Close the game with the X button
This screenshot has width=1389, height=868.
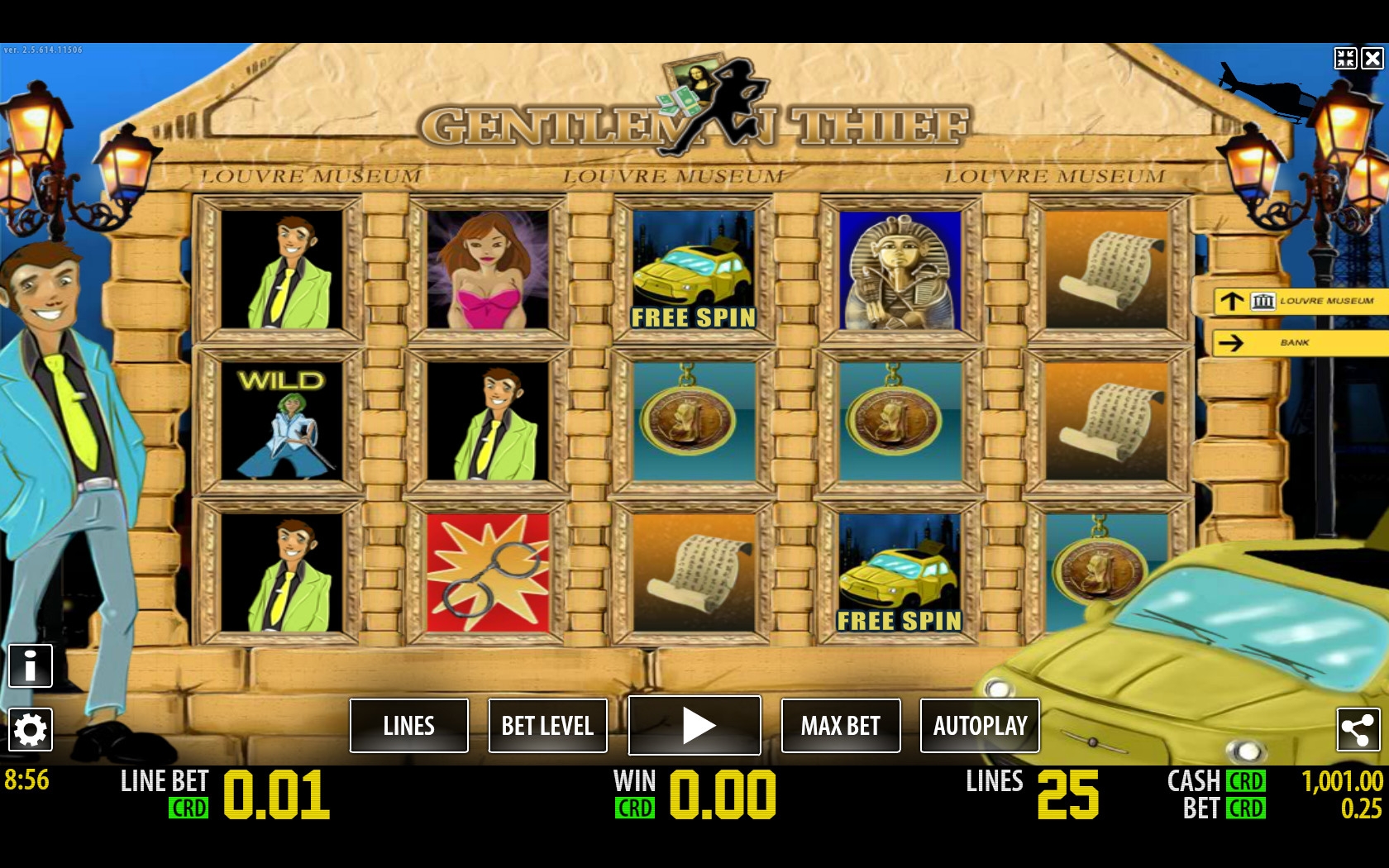pyautogui.click(x=1372, y=58)
